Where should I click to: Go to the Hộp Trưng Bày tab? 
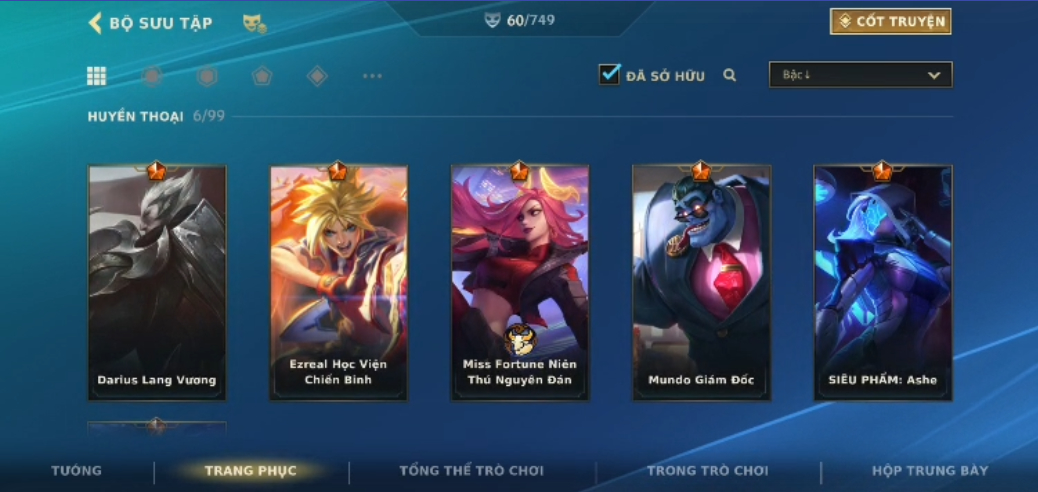click(930, 471)
